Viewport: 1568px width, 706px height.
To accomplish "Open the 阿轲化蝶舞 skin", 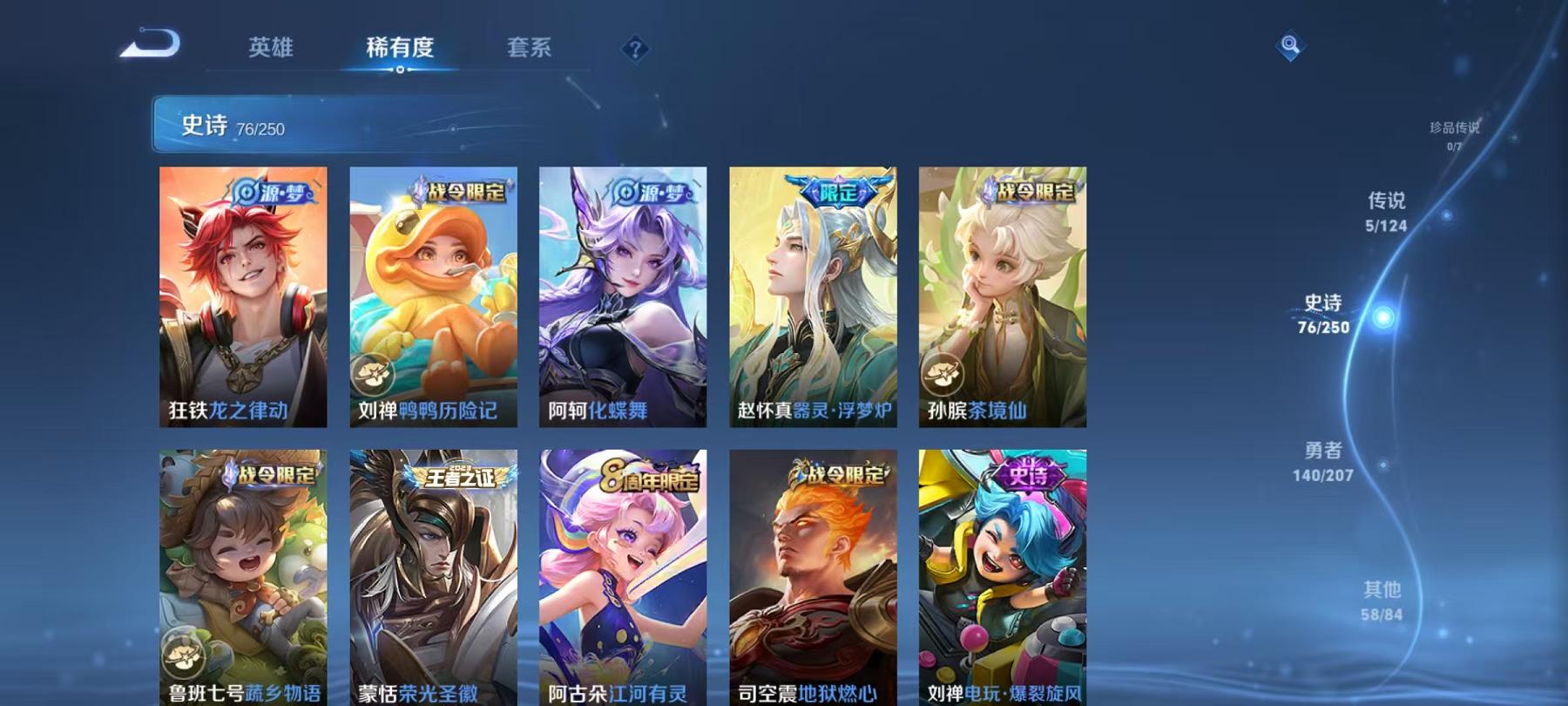I will point(623,296).
